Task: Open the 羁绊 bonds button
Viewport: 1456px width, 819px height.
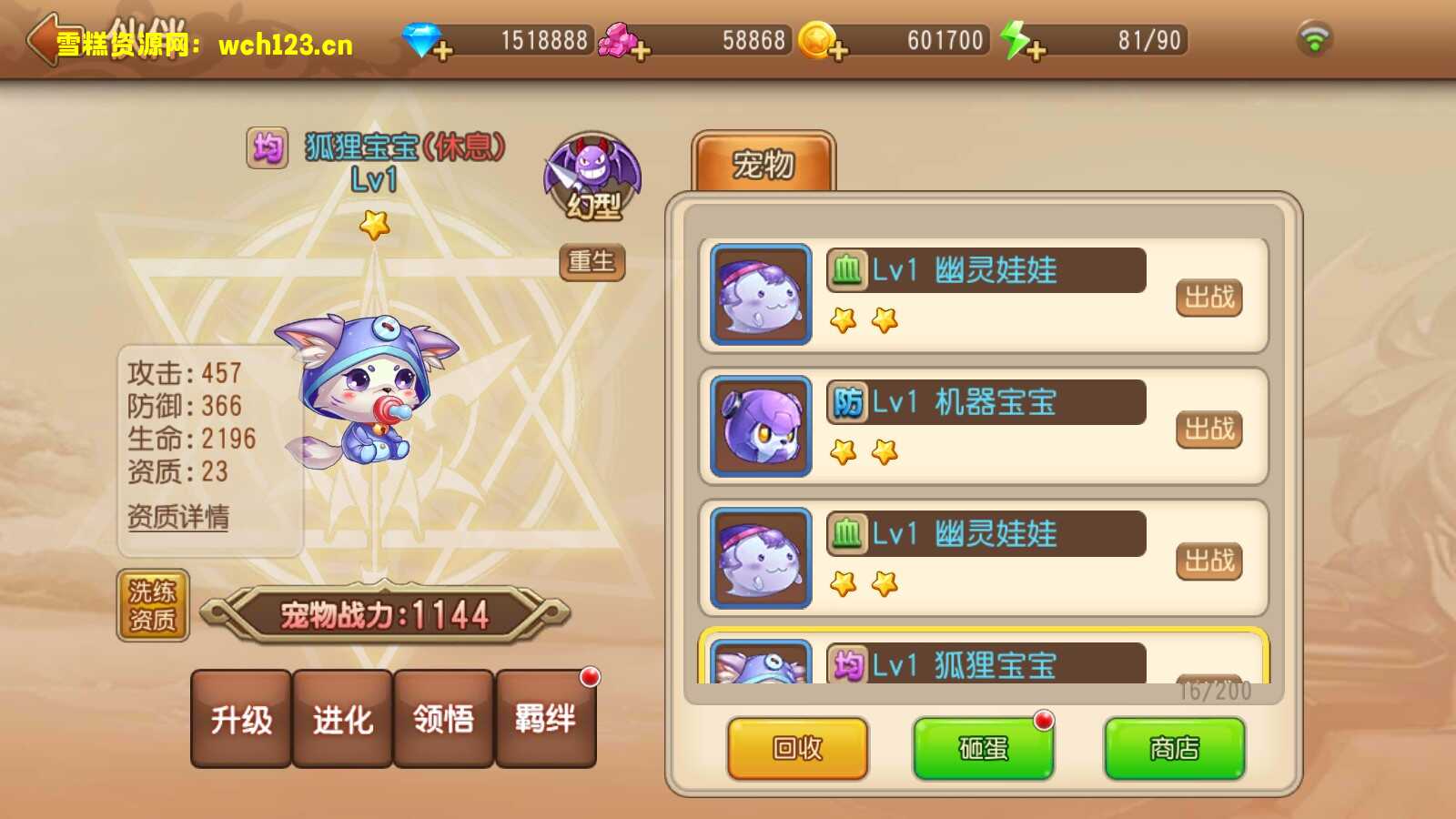Action: coord(545,720)
